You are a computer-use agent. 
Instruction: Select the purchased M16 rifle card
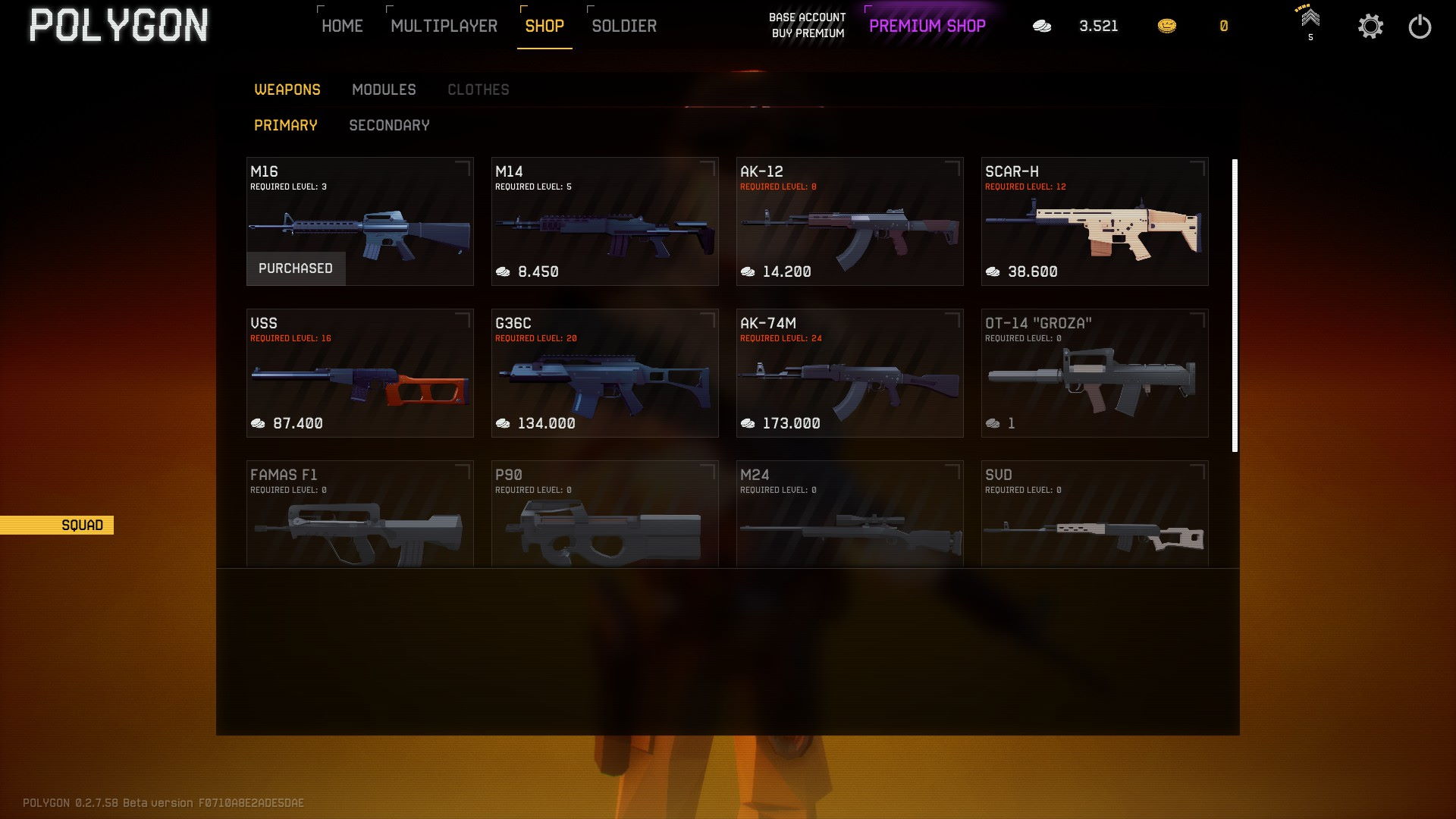[359, 221]
